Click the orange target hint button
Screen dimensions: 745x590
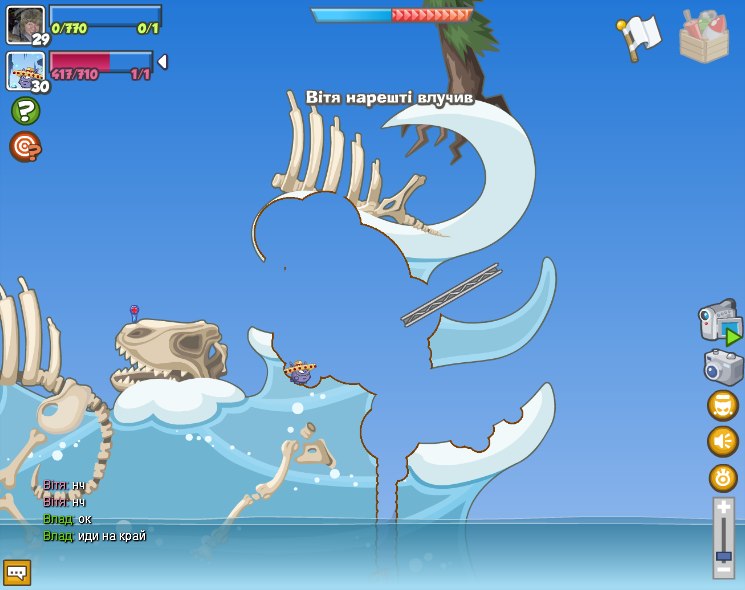(25, 147)
